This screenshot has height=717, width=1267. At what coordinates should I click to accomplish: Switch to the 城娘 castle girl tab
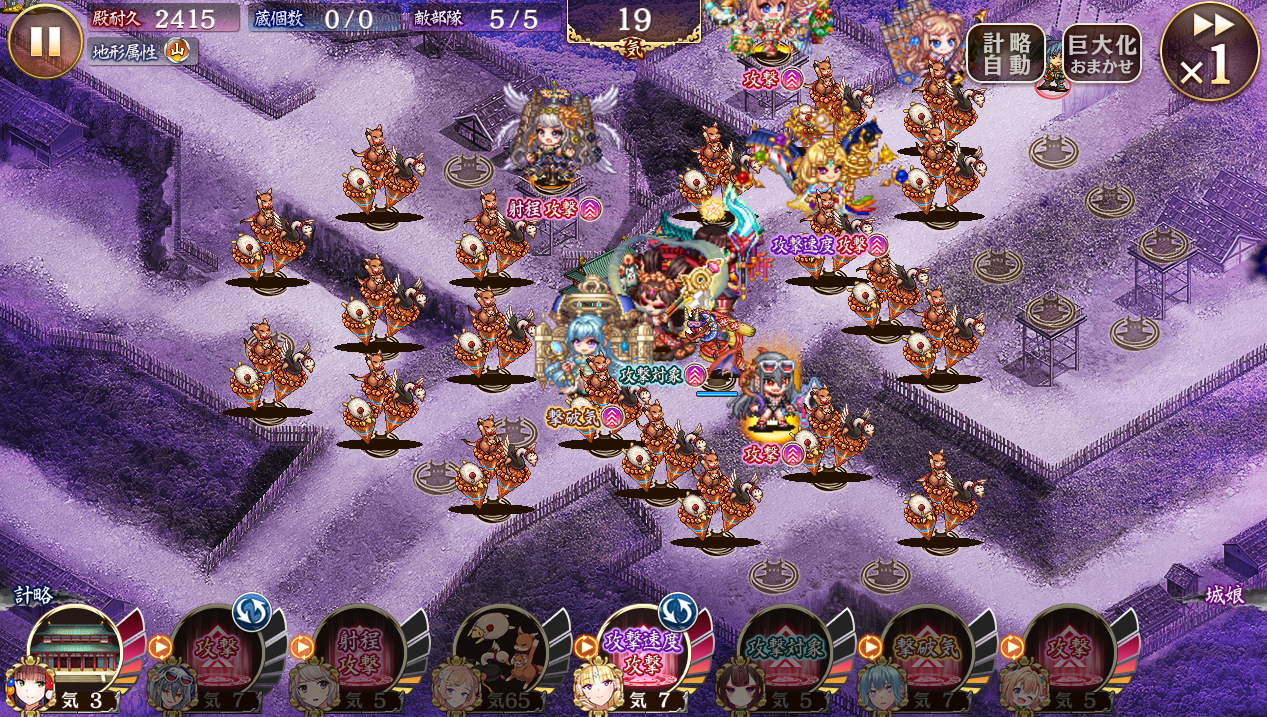point(1225,595)
